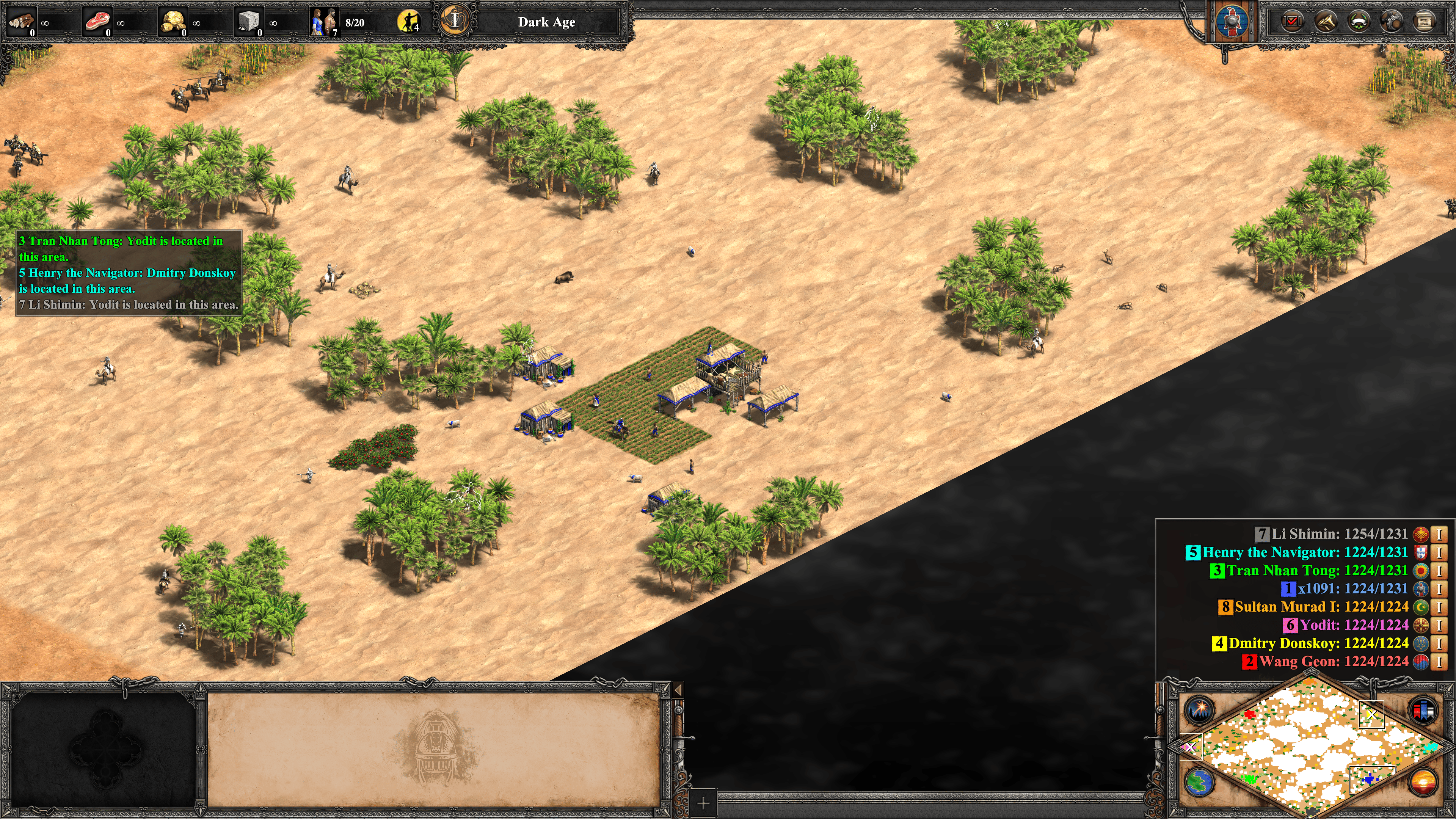Open the parchment scroll chat log

coord(1424,22)
